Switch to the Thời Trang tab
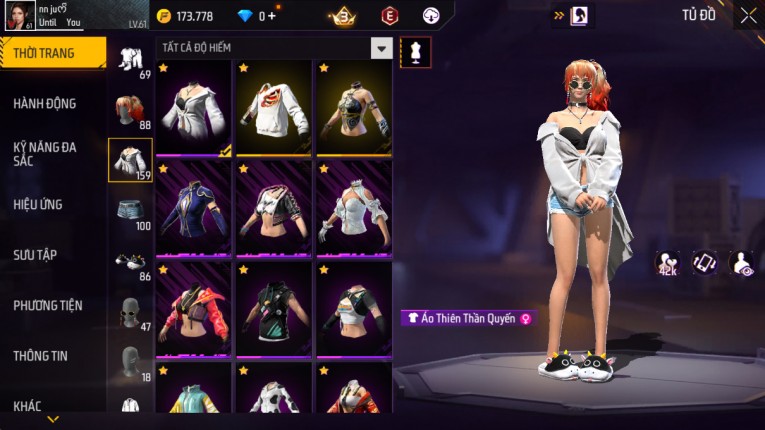The height and width of the screenshot is (430, 765). point(50,53)
